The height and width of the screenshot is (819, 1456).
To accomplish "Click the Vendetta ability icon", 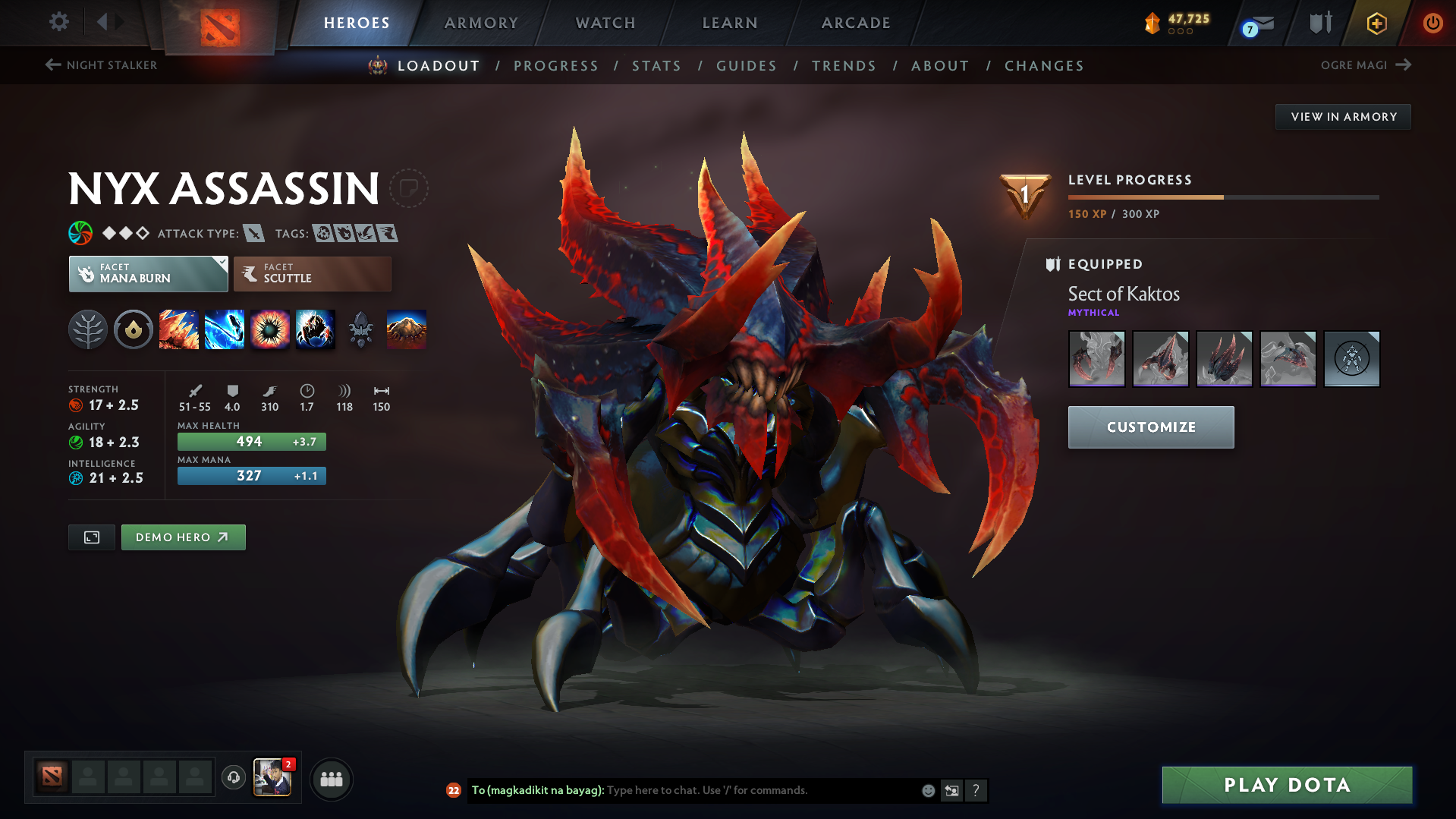I will [x=316, y=329].
